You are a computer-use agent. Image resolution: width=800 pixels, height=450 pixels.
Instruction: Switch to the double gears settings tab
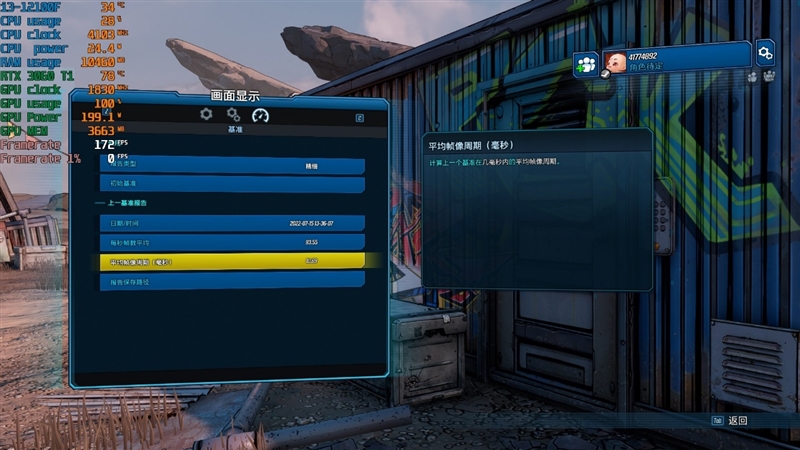(x=233, y=115)
